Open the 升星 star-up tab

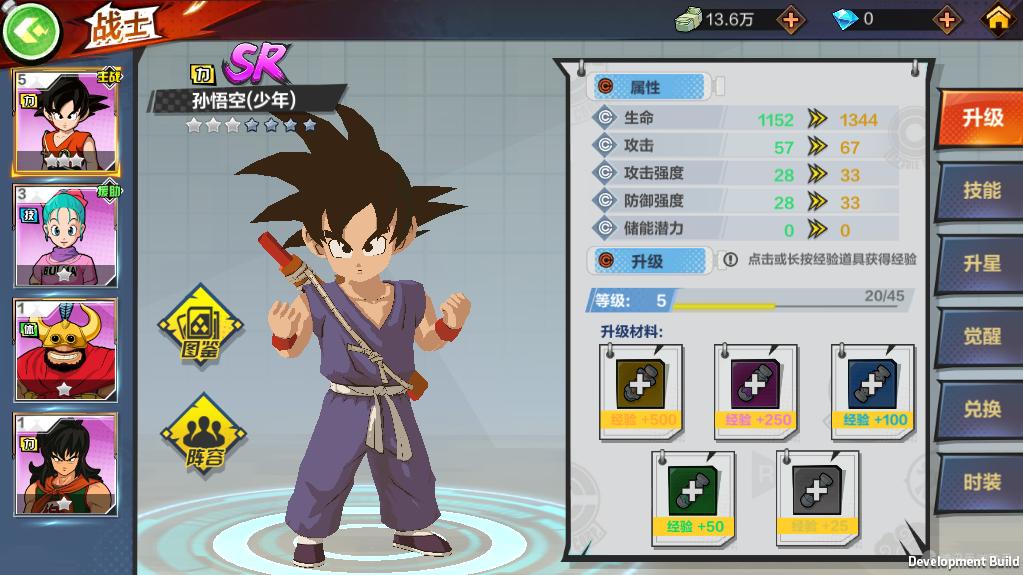click(981, 264)
